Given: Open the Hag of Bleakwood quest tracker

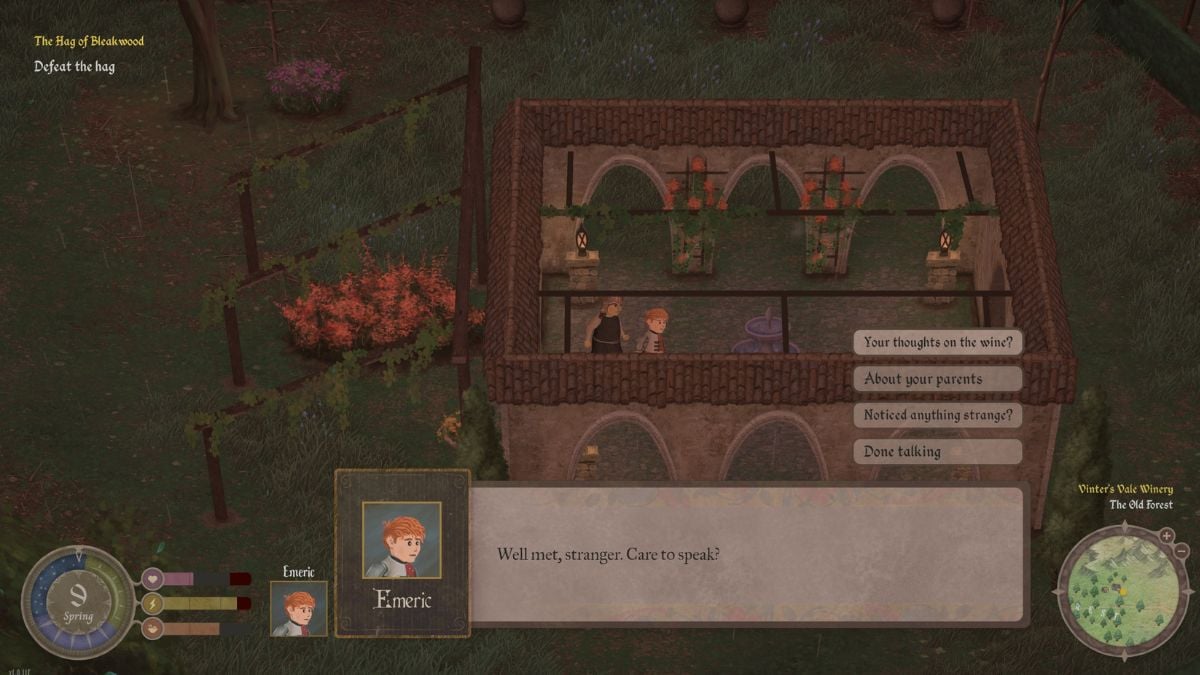Looking at the screenshot, I should point(89,42).
